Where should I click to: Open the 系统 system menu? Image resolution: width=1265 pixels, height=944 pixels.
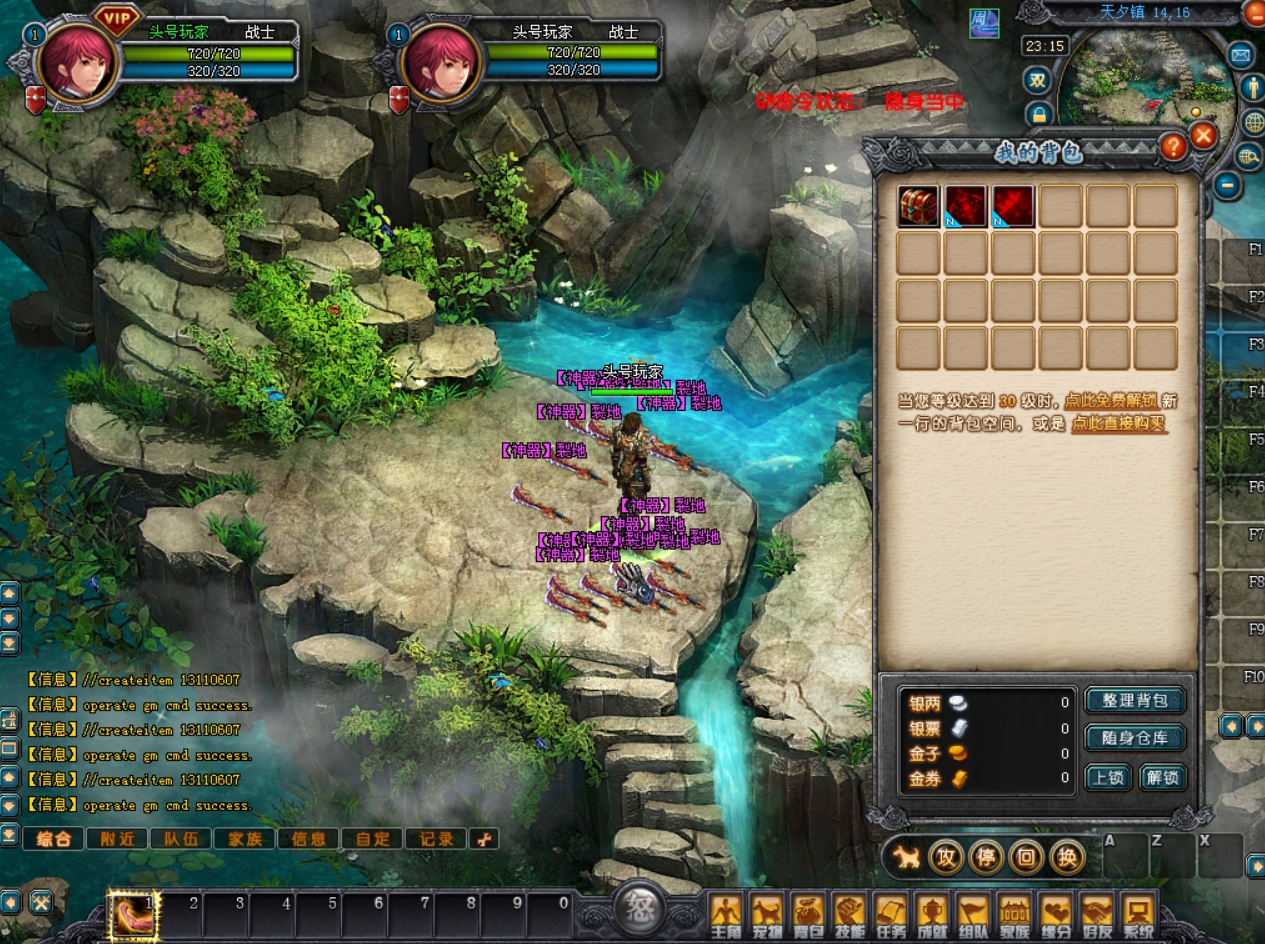[1137, 915]
